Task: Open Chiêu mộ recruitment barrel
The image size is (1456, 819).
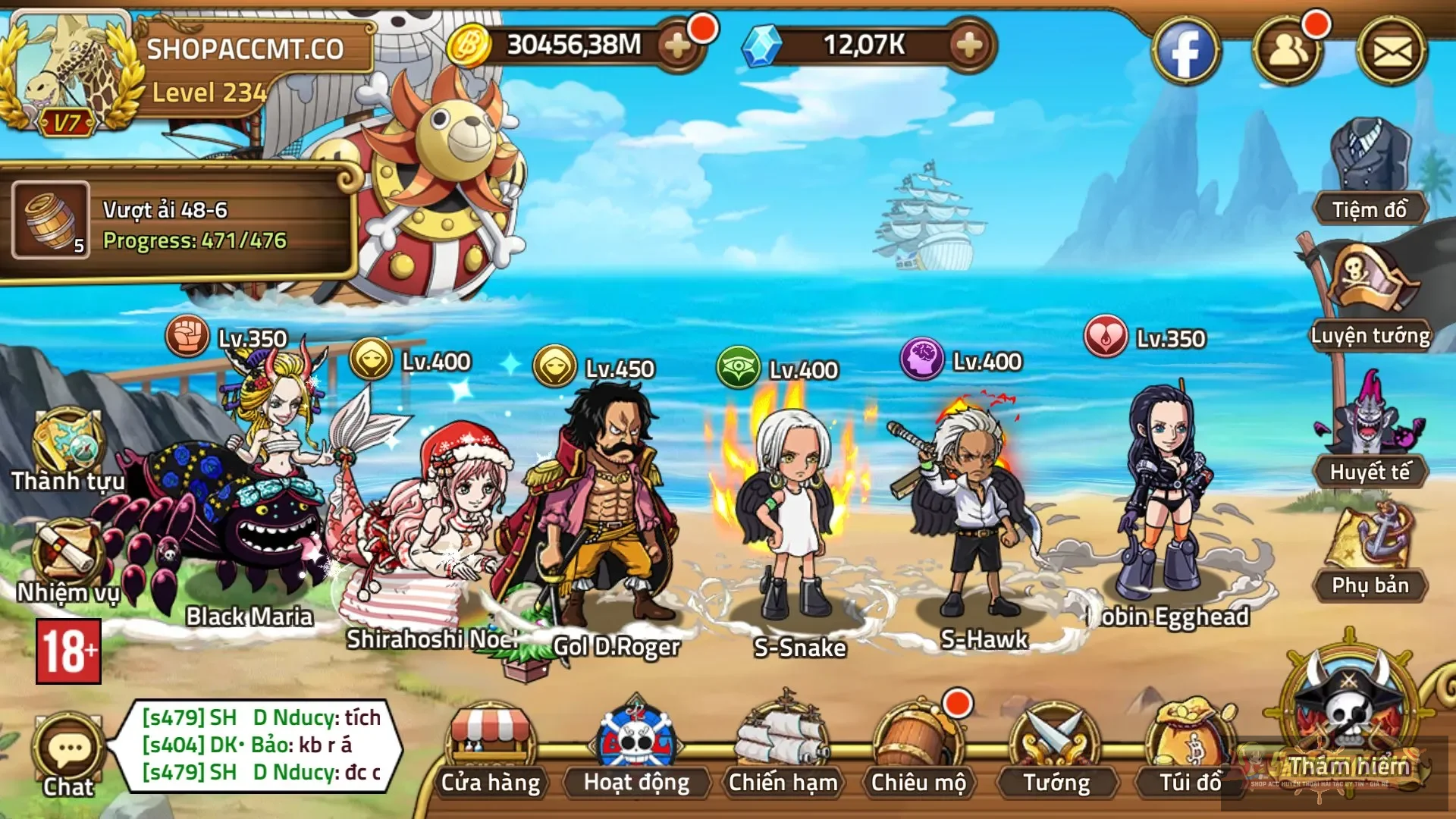Action: tap(918, 747)
